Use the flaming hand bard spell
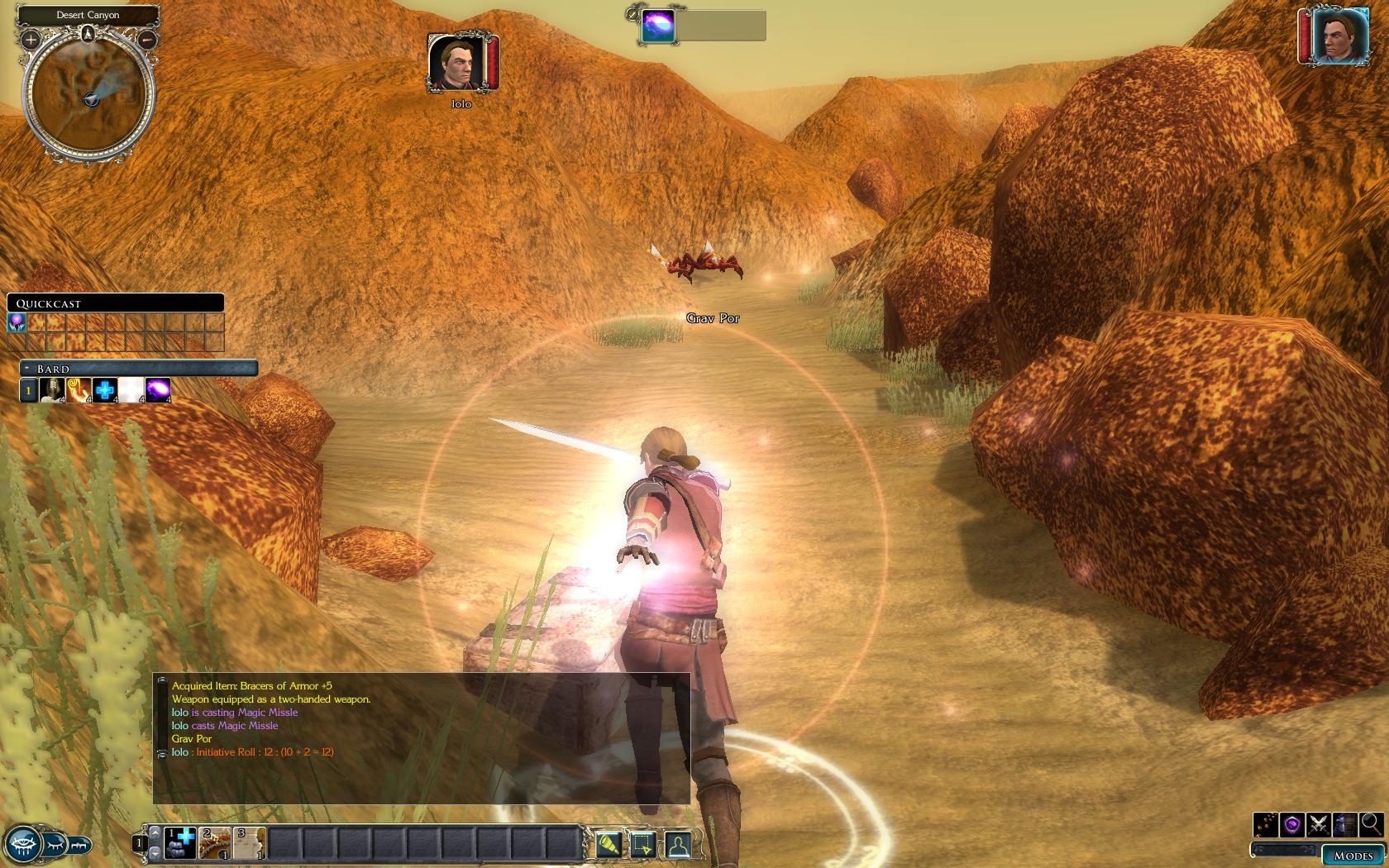The width and height of the screenshot is (1389, 868). point(79,389)
